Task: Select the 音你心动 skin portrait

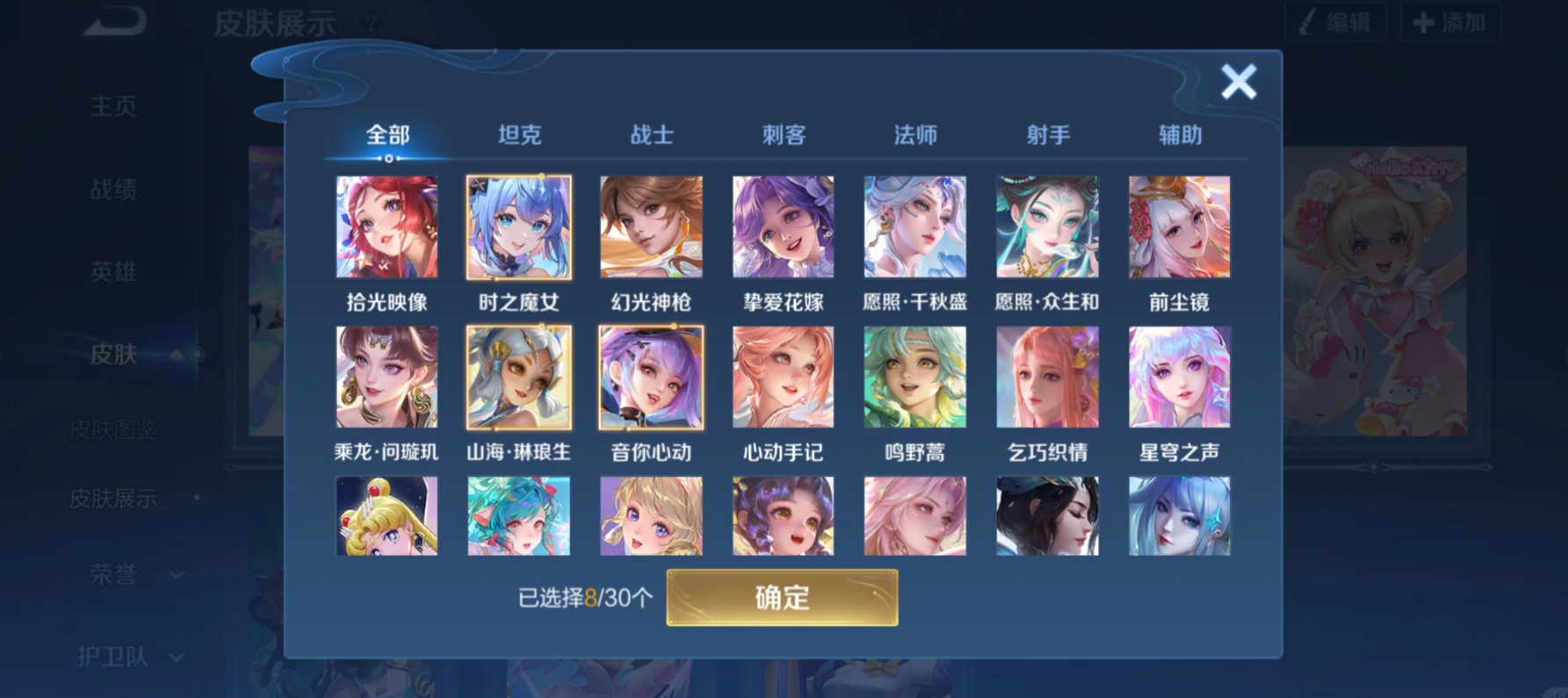Action: coord(651,377)
